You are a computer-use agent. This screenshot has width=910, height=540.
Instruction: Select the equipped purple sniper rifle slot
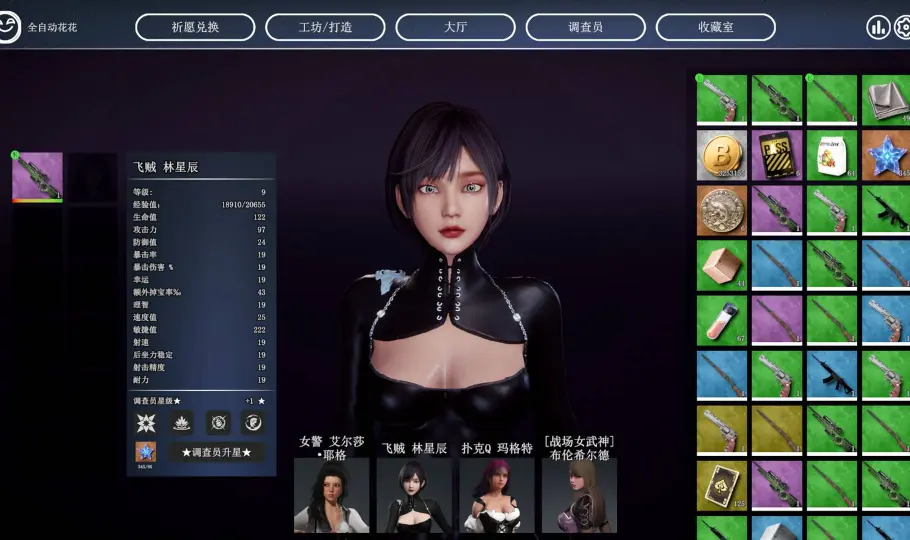[38, 177]
